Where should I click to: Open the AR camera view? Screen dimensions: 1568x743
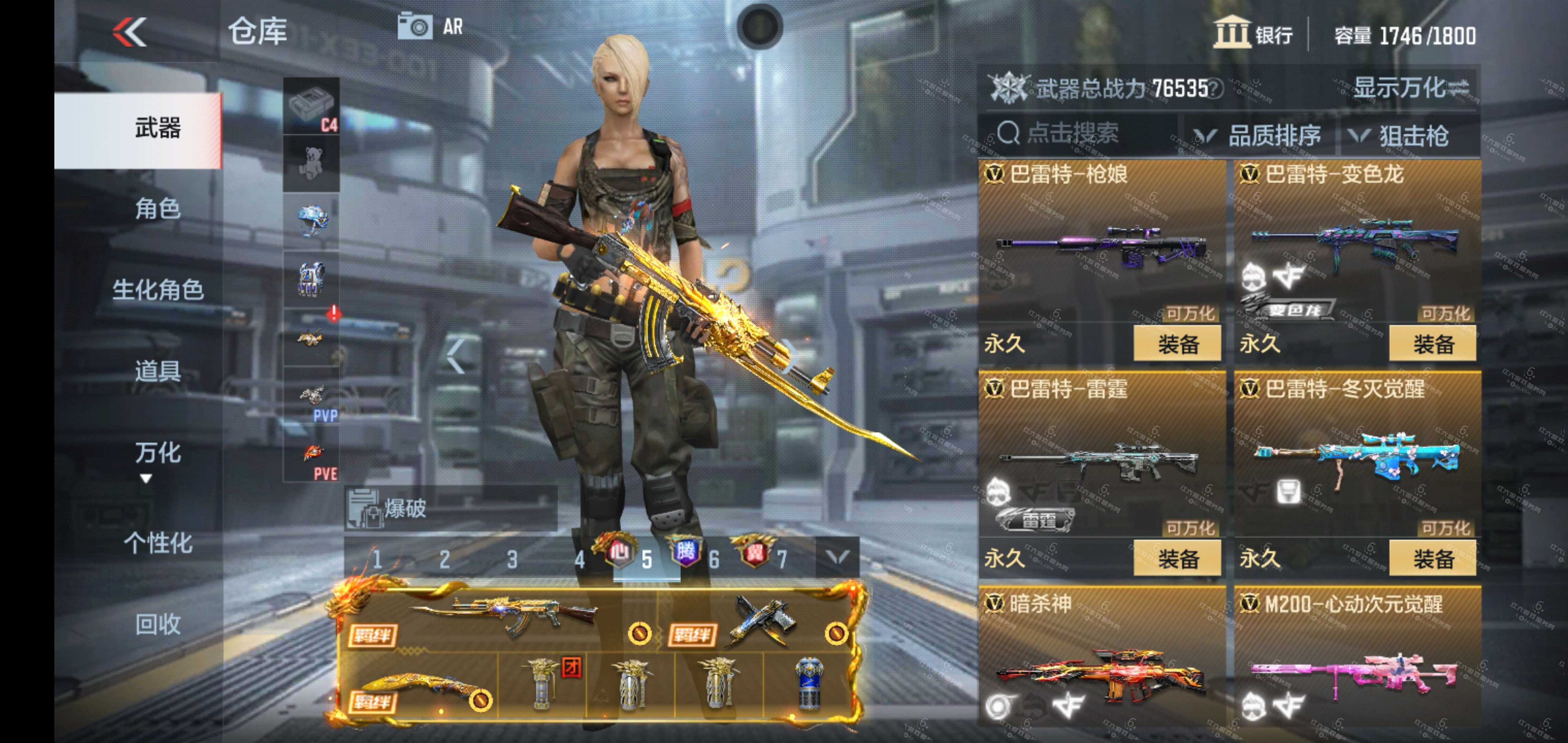[x=430, y=27]
